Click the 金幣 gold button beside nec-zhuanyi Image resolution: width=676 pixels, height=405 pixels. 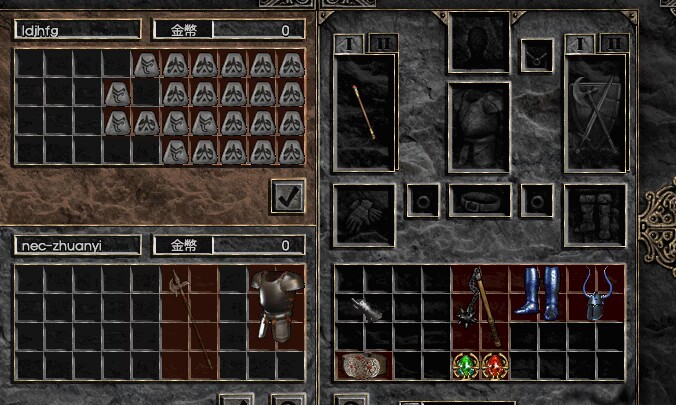tap(183, 245)
